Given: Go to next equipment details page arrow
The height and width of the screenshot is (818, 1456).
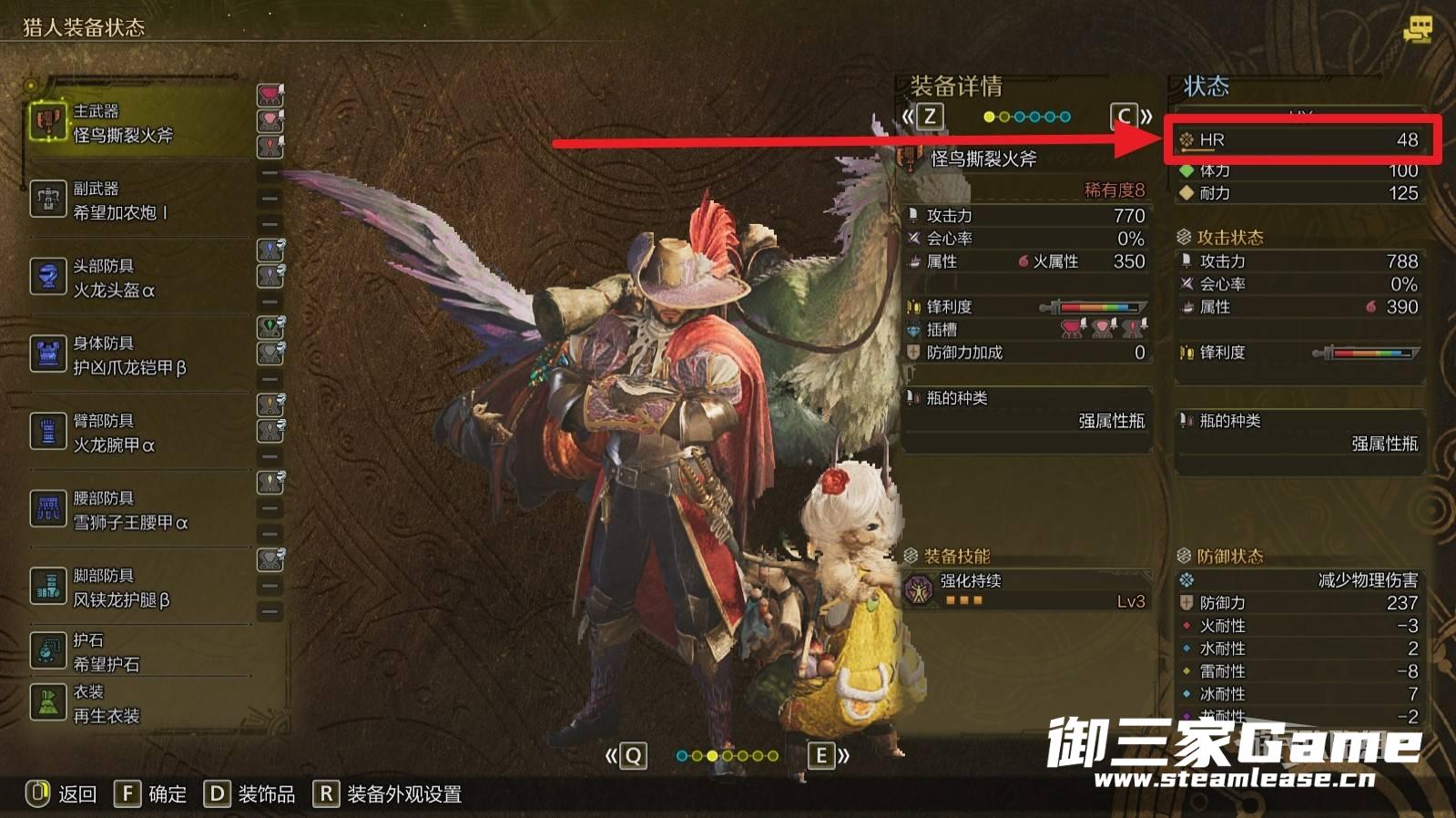Looking at the screenshot, I should point(1132,117).
